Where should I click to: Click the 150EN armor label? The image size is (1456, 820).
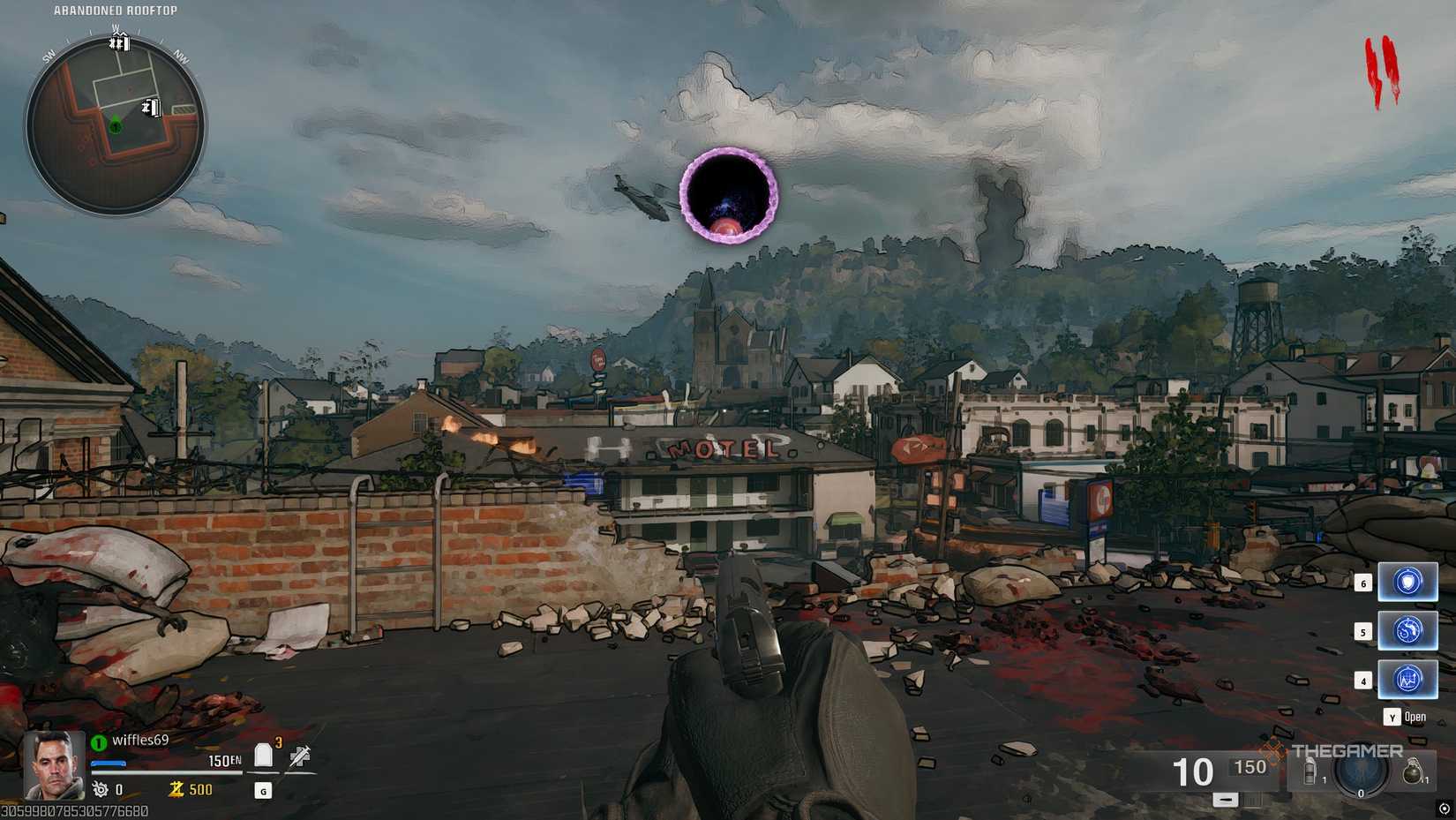pos(224,760)
